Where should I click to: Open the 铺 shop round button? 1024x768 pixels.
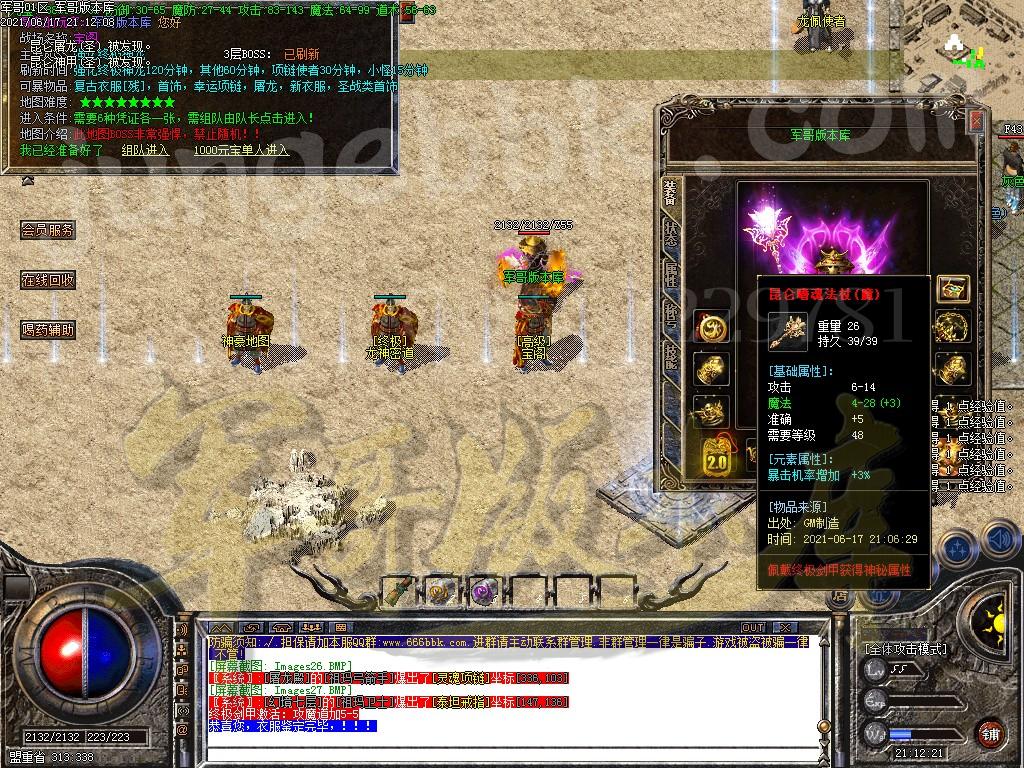pos(989,733)
